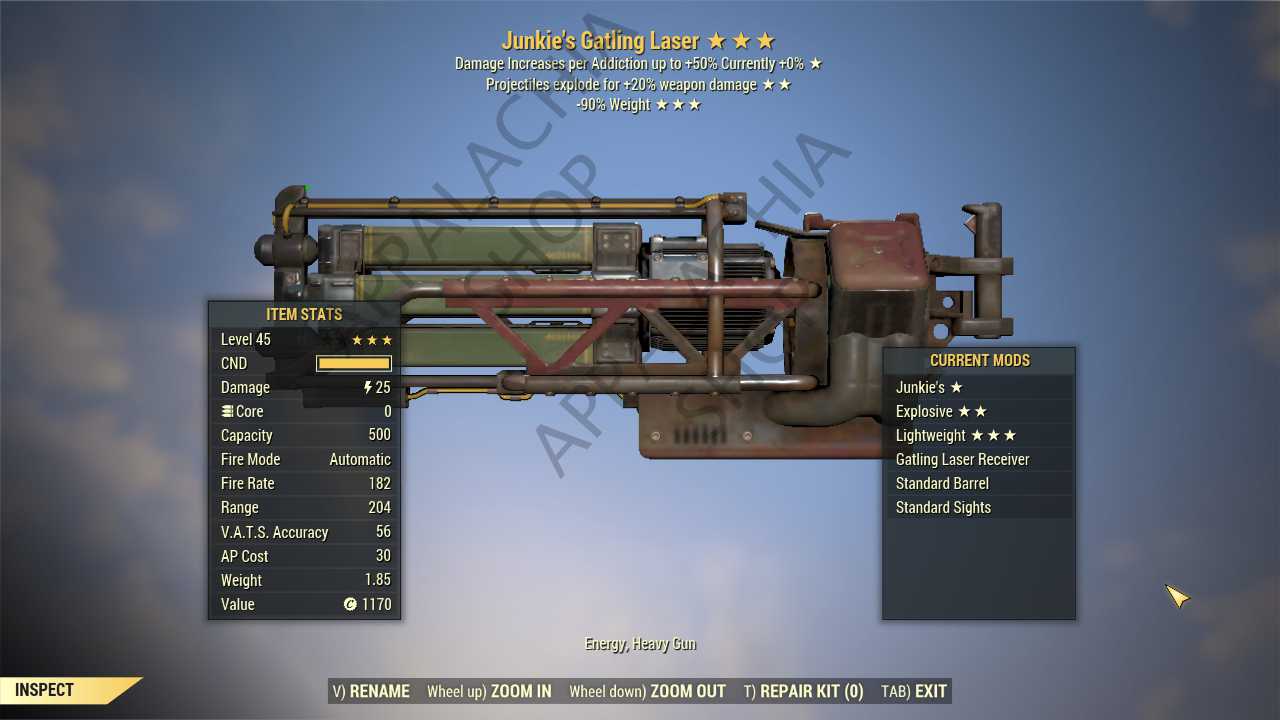Click the CND condition bar
Screen dimensions: 1280x720
point(353,363)
